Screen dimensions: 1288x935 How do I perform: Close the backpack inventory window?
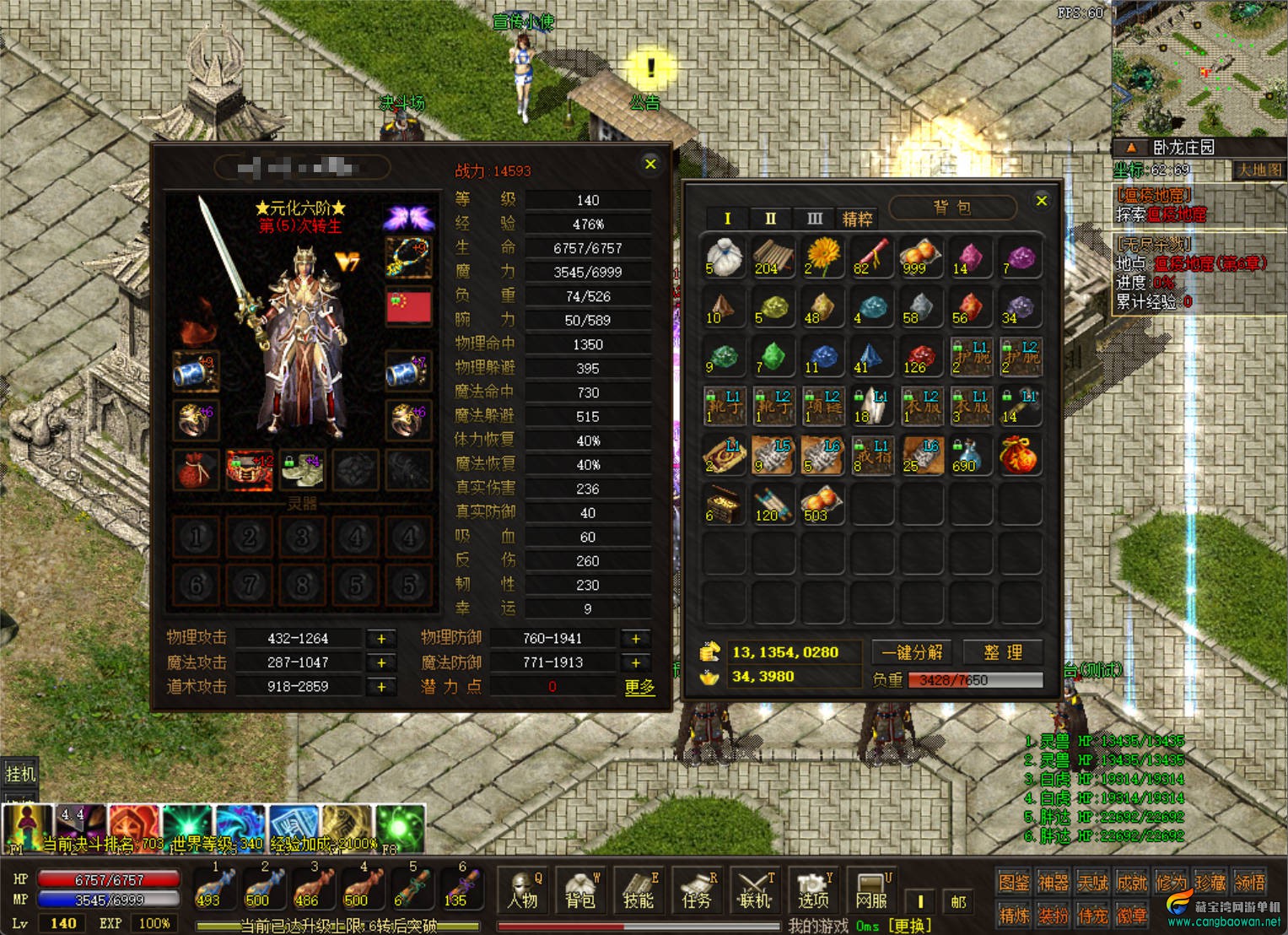[1042, 201]
